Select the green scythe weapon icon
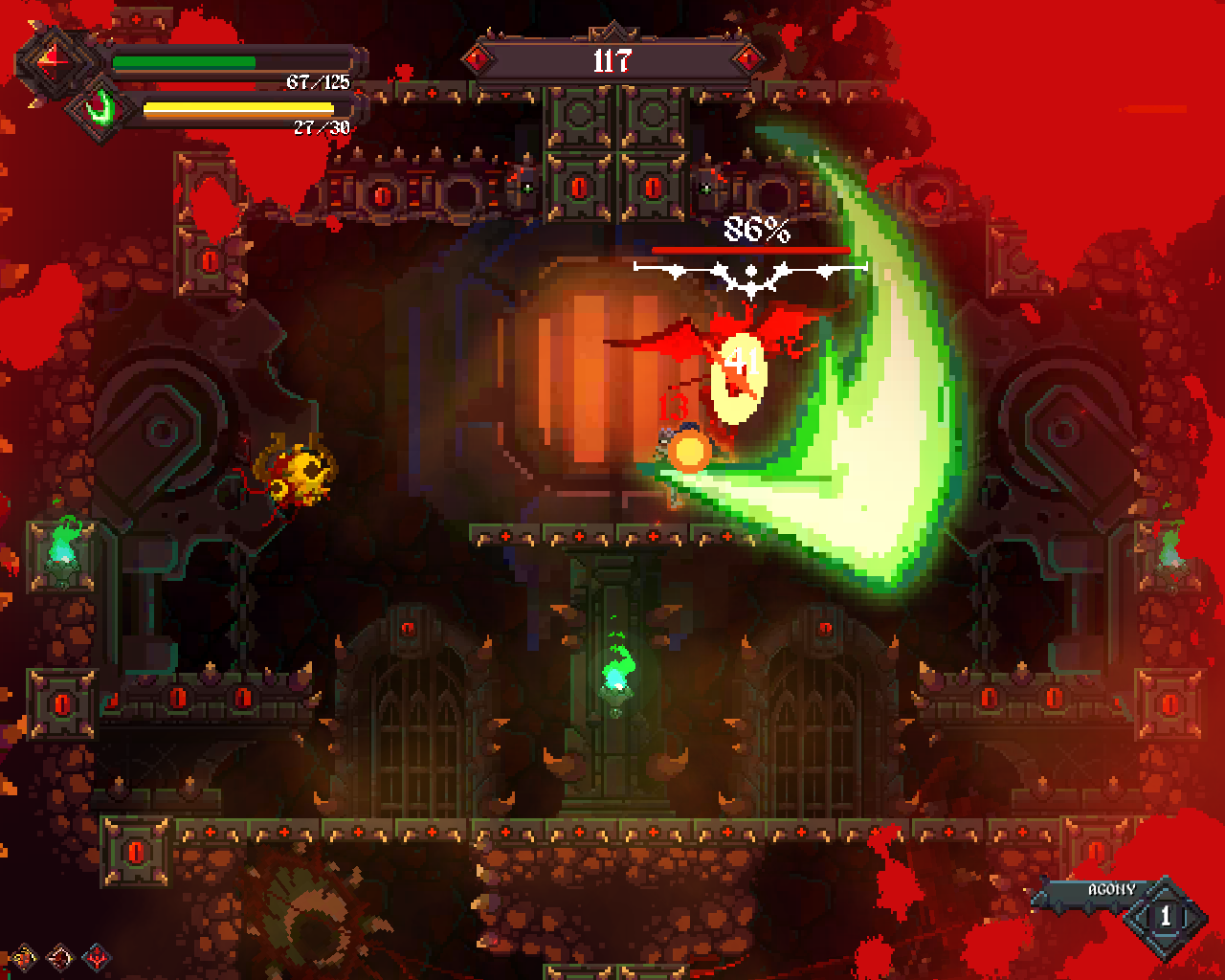 [100, 109]
